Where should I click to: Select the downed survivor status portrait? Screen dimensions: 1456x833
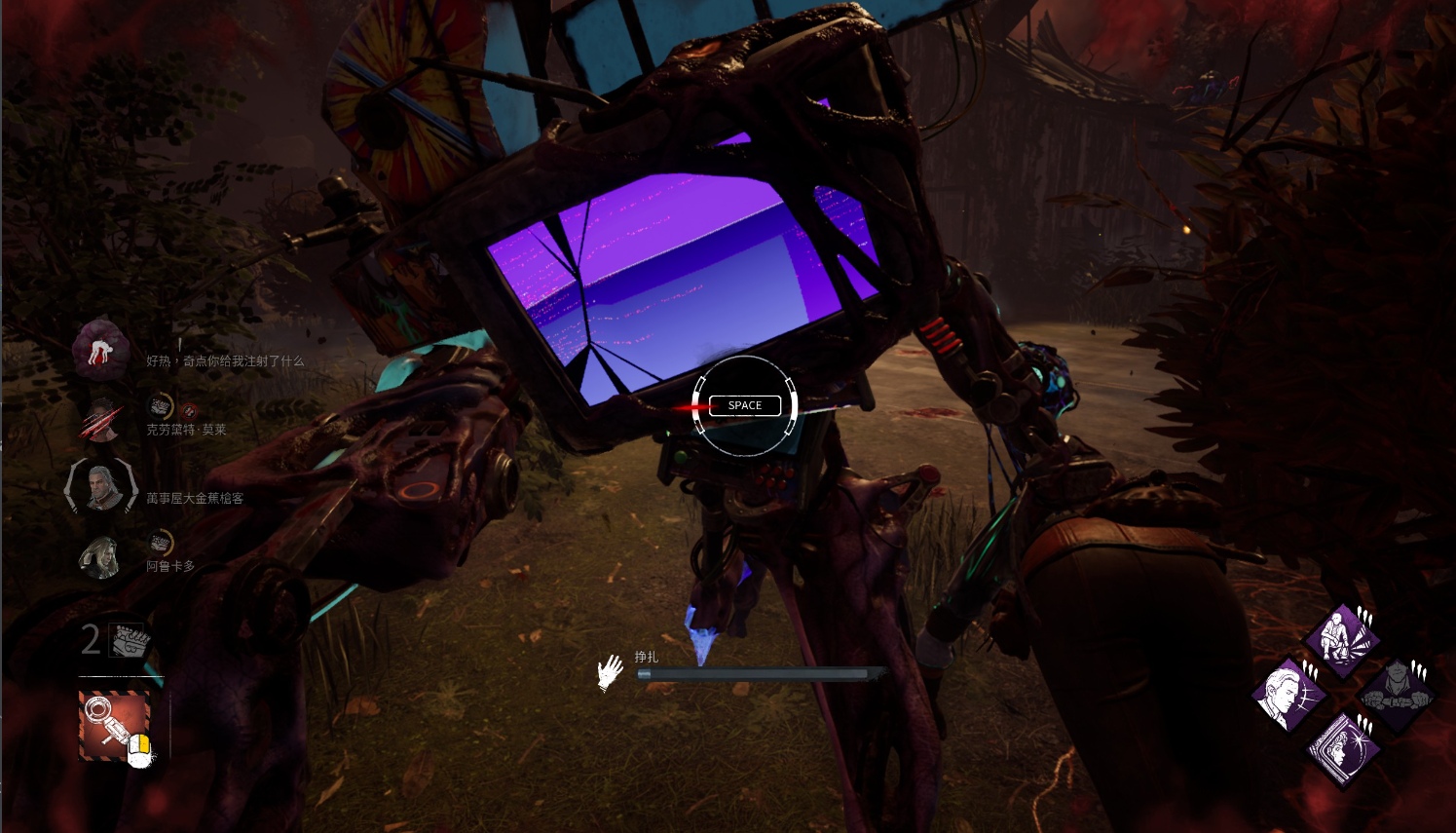[100, 349]
